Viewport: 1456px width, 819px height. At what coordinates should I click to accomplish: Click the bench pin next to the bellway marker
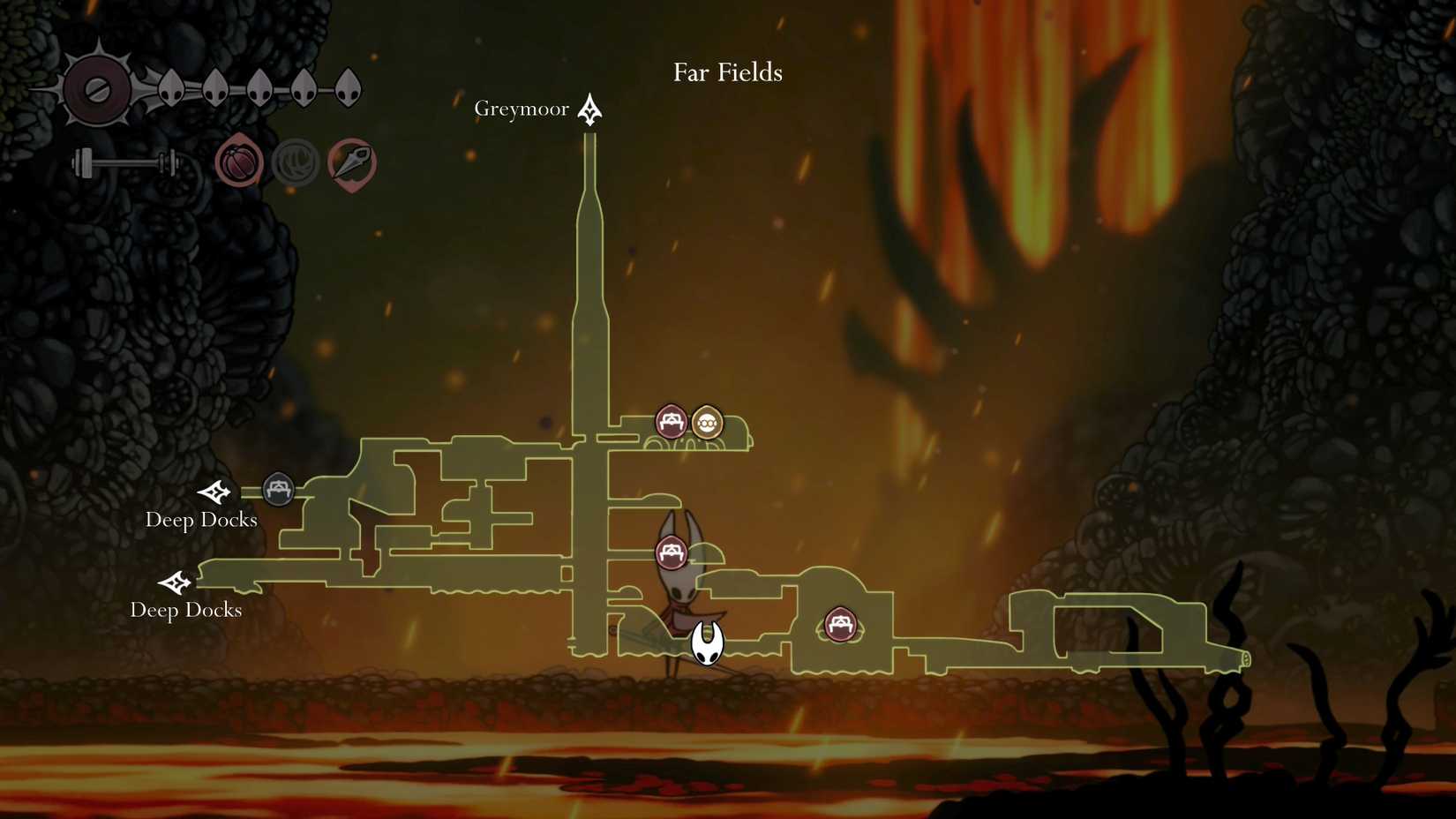click(672, 422)
